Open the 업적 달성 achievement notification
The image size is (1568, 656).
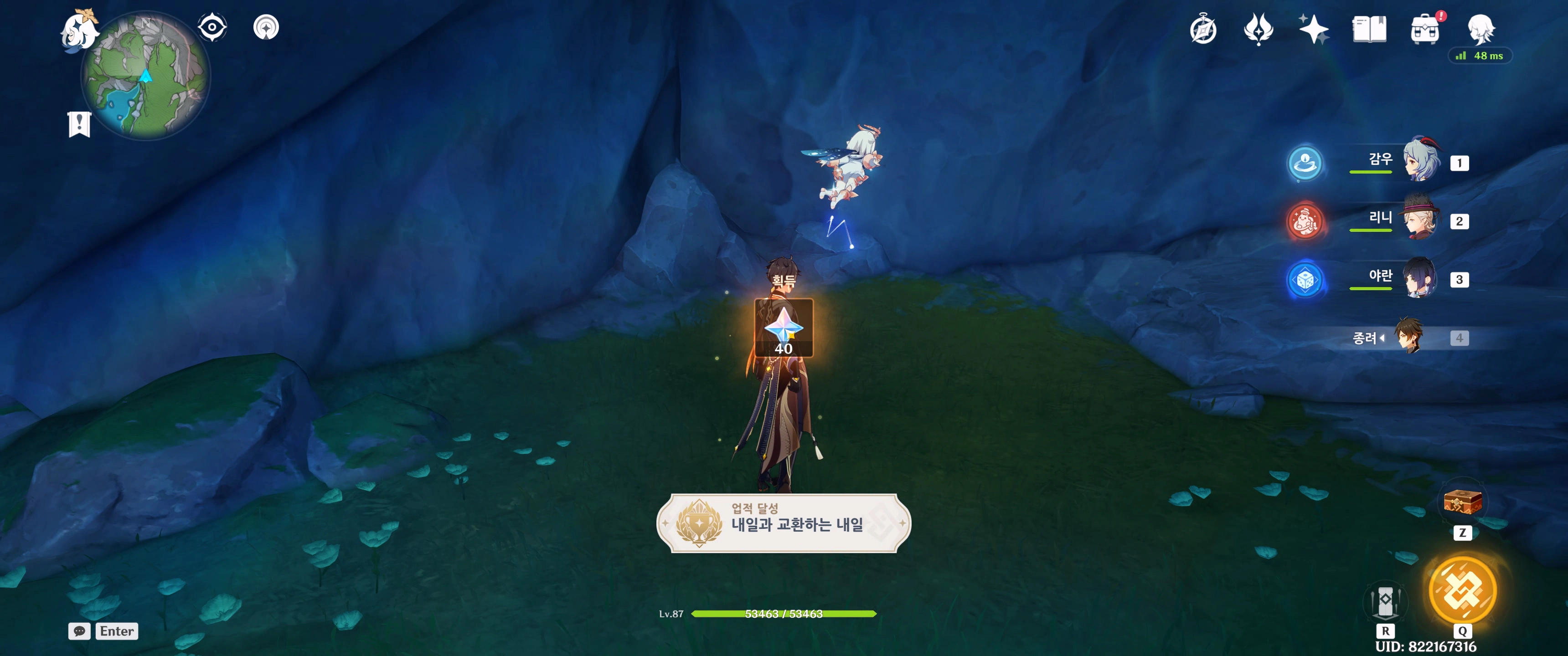(x=784, y=523)
